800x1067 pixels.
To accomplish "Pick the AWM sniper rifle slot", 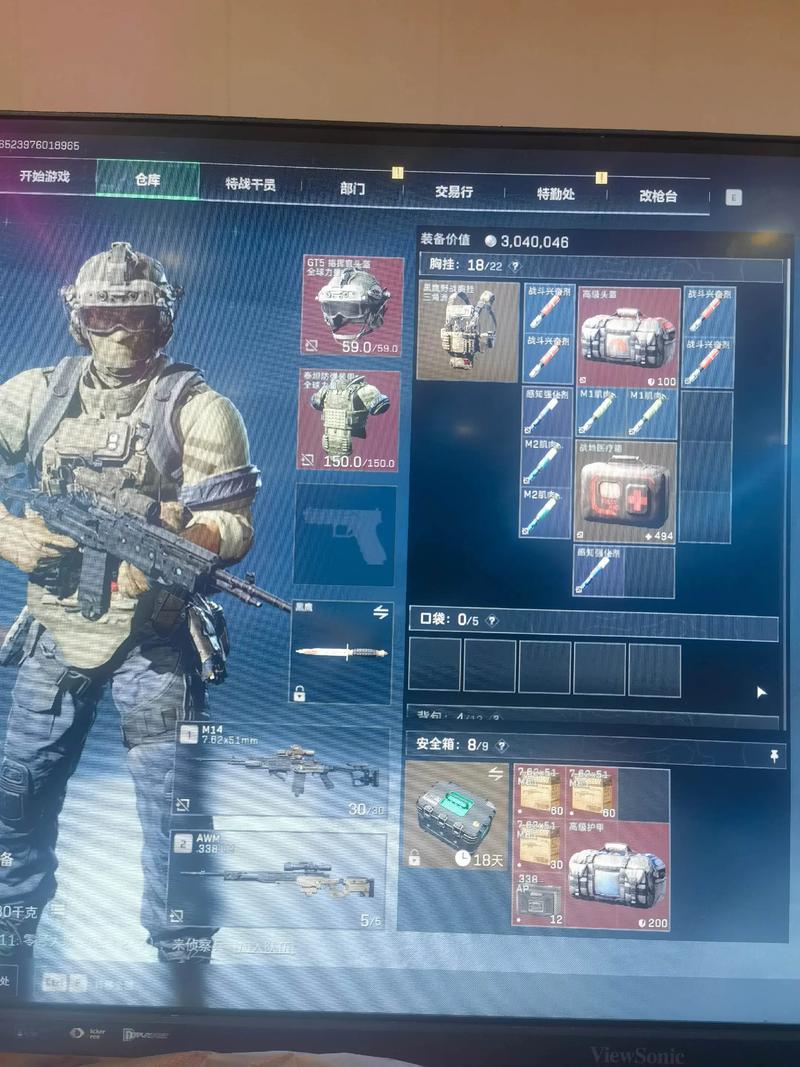I will [x=278, y=878].
